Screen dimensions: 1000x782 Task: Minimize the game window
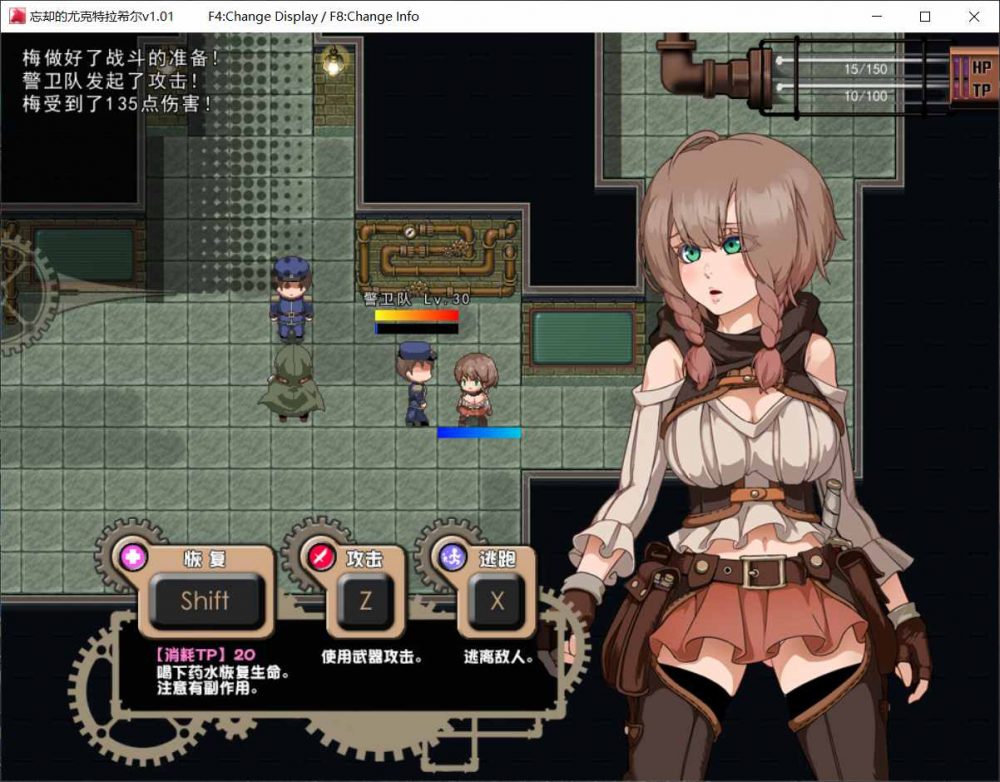click(x=877, y=16)
